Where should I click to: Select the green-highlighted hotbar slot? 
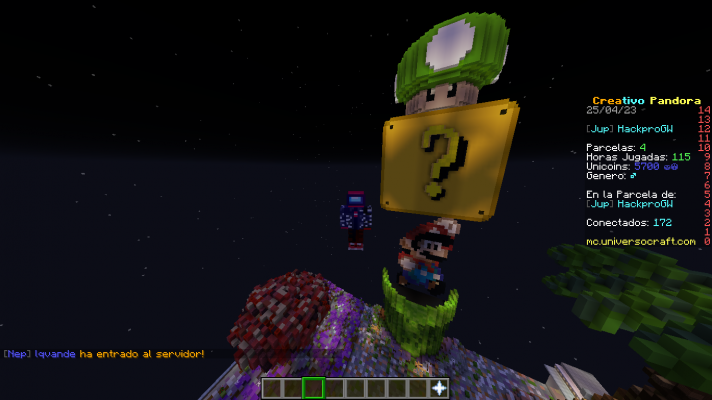pyautogui.click(x=314, y=387)
